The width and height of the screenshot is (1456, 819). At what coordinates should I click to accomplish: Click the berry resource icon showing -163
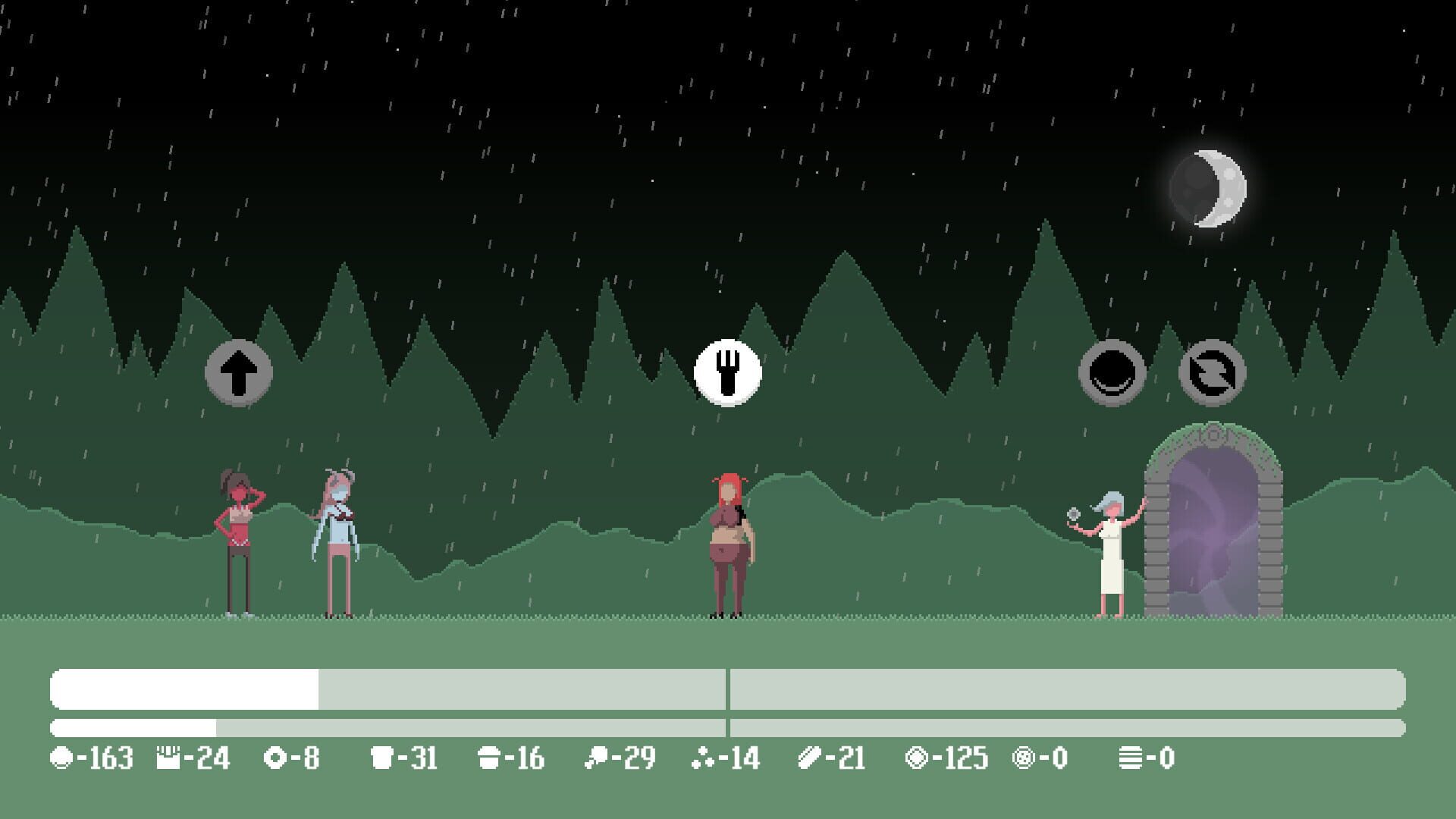click(x=61, y=756)
